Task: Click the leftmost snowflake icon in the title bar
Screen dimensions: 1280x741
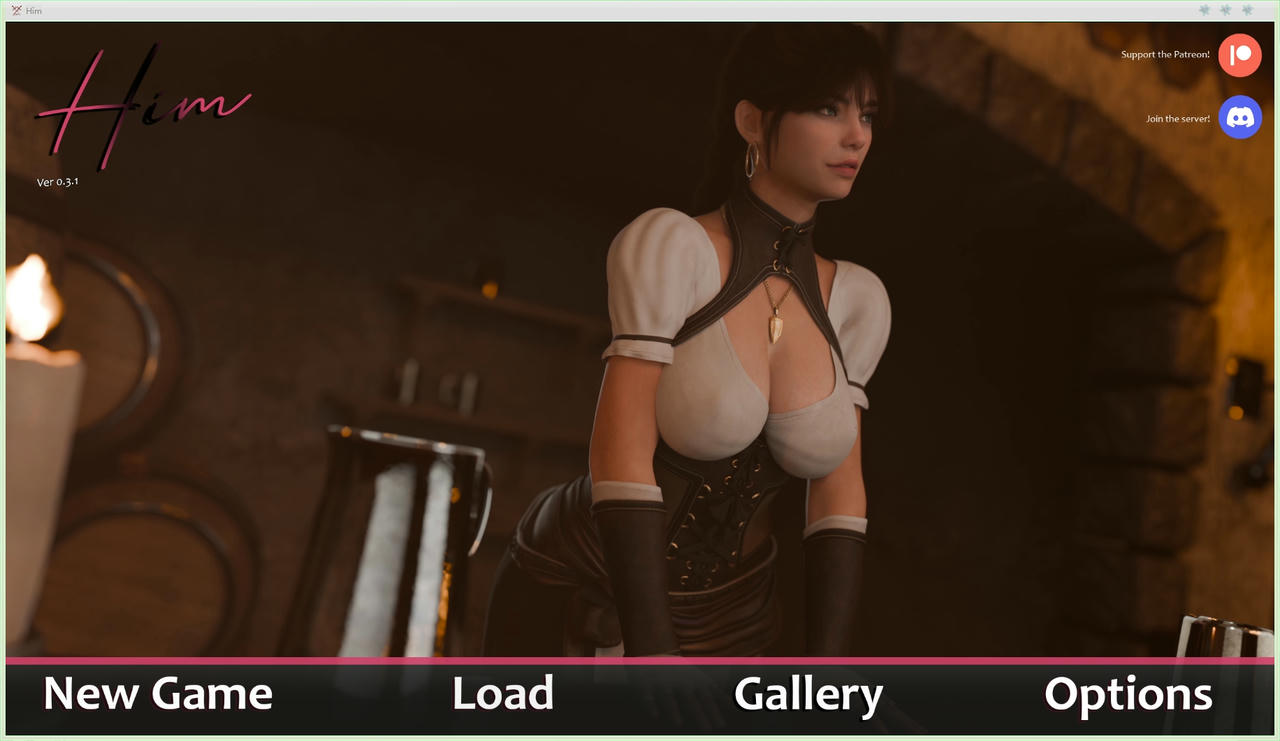Action: [1204, 10]
